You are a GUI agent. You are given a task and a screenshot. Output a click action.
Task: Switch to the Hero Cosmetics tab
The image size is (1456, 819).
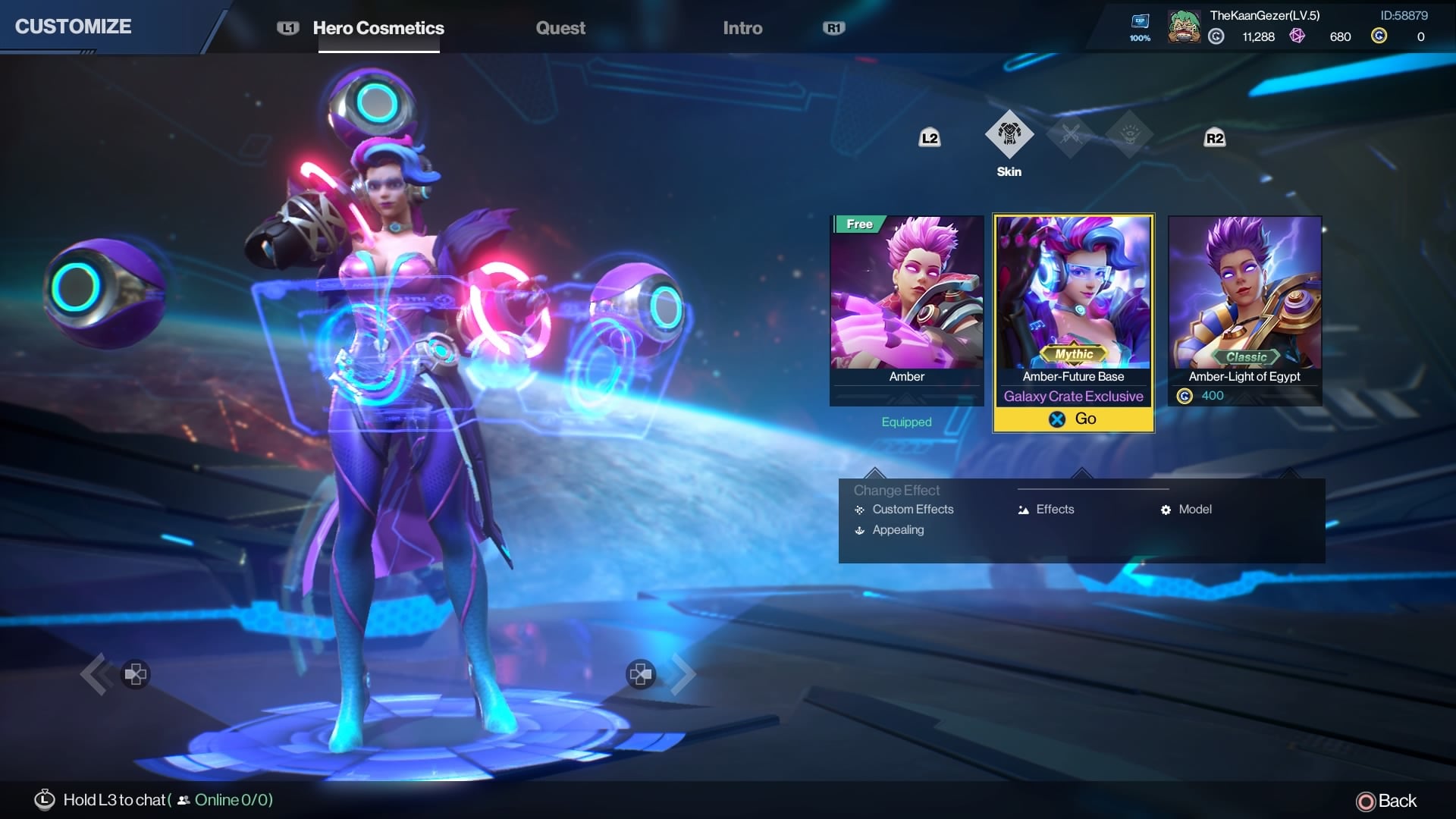378,28
